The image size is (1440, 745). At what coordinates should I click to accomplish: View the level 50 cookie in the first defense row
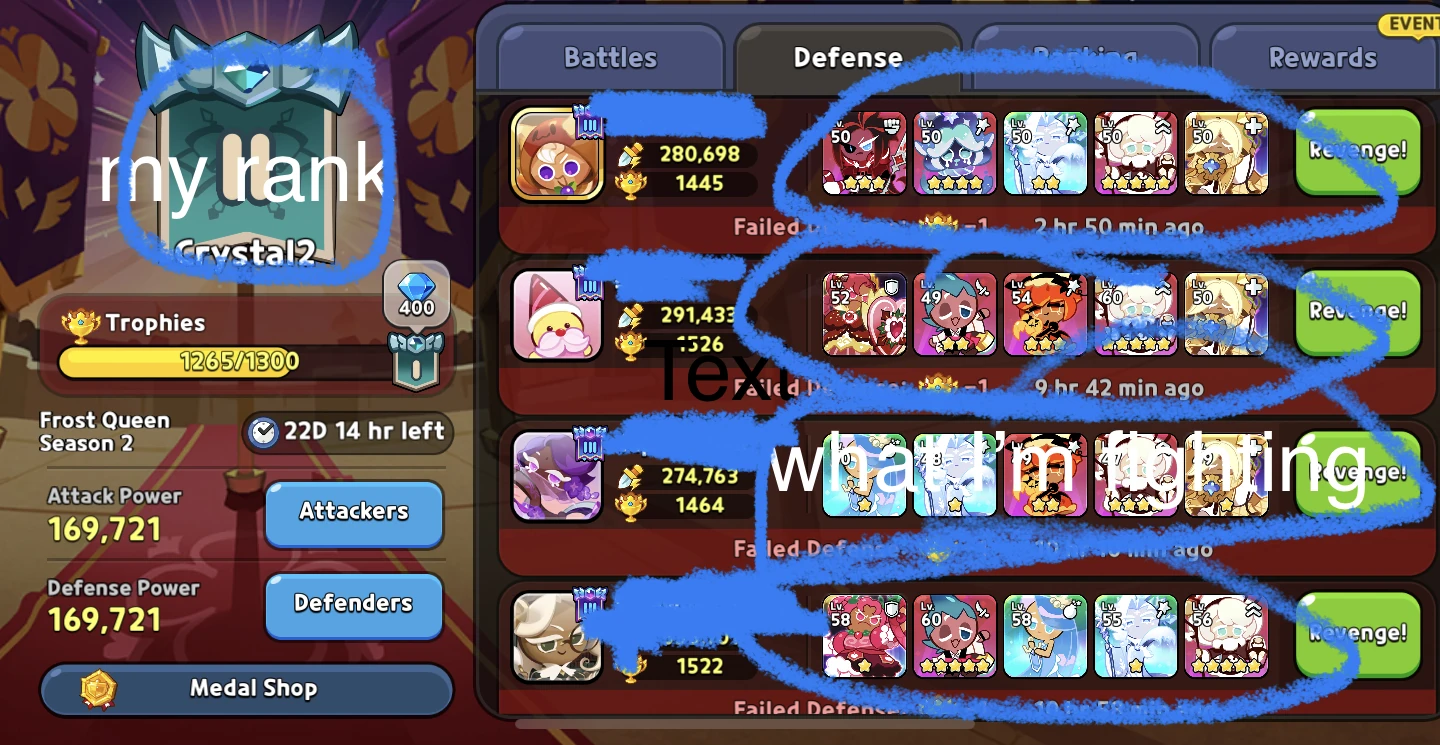pos(864,152)
